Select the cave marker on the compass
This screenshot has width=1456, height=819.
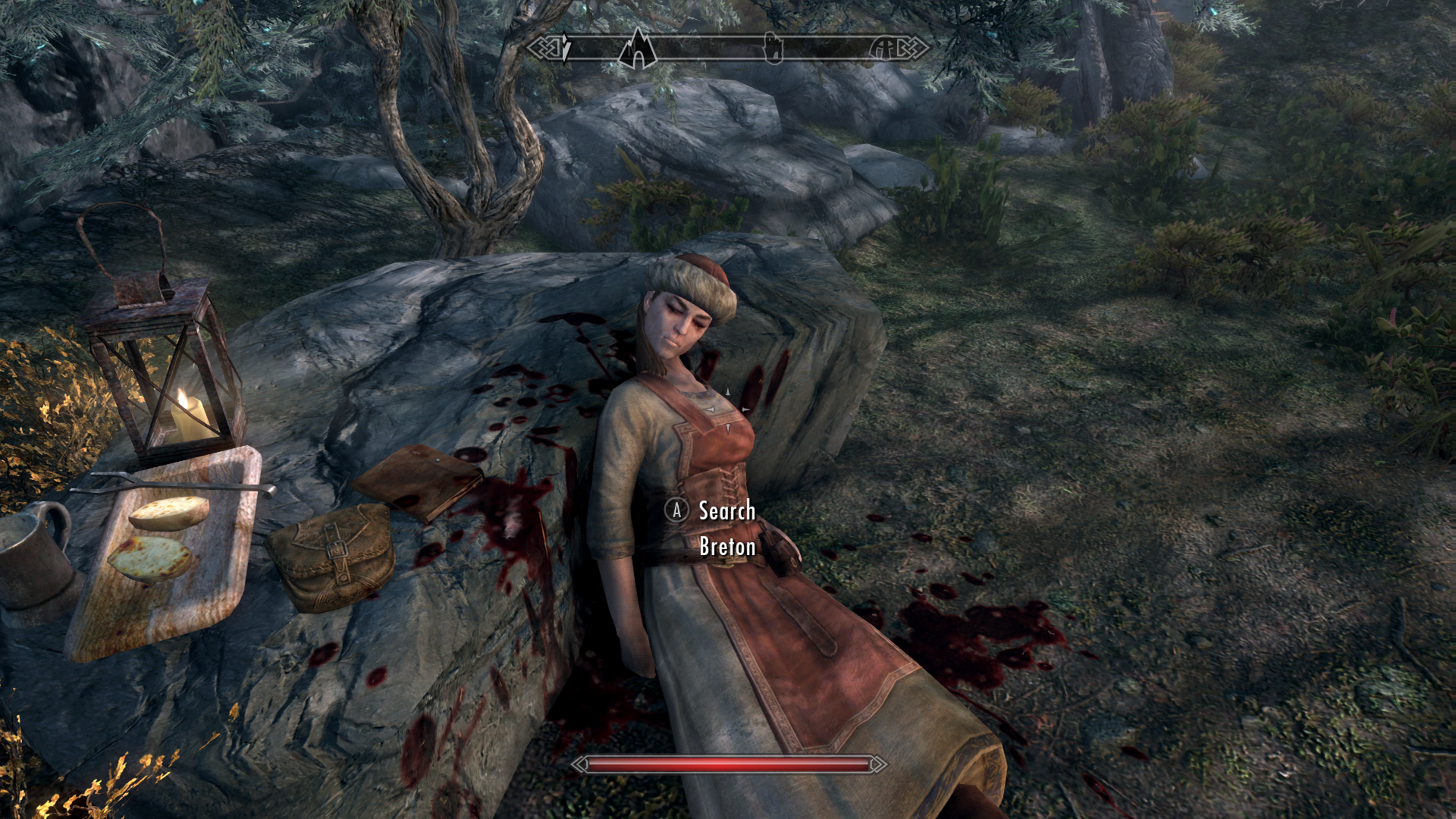pyautogui.click(x=638, y=49)
